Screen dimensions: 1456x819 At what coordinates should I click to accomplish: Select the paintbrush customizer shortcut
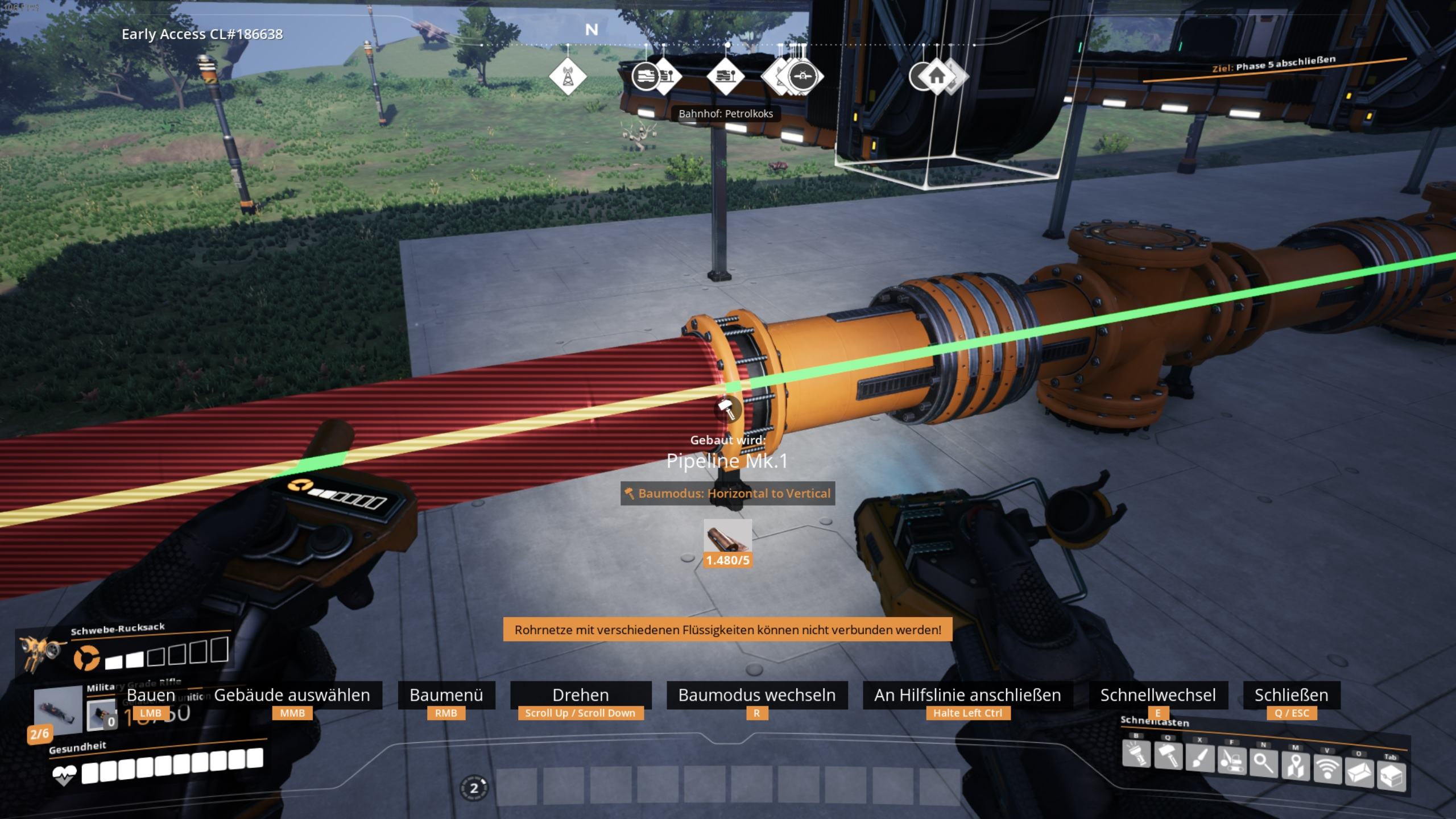point(1200,759)
